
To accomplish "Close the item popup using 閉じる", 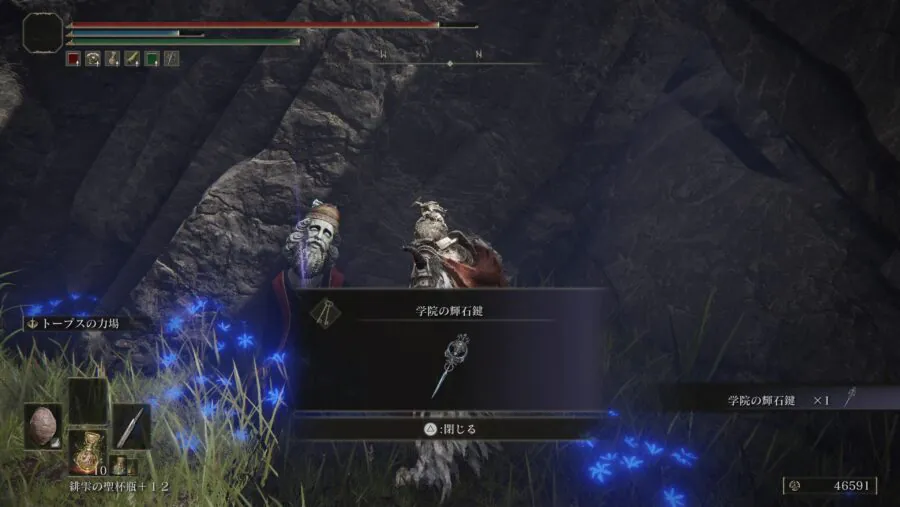I will pyautogui.click(x=450, y=429).
